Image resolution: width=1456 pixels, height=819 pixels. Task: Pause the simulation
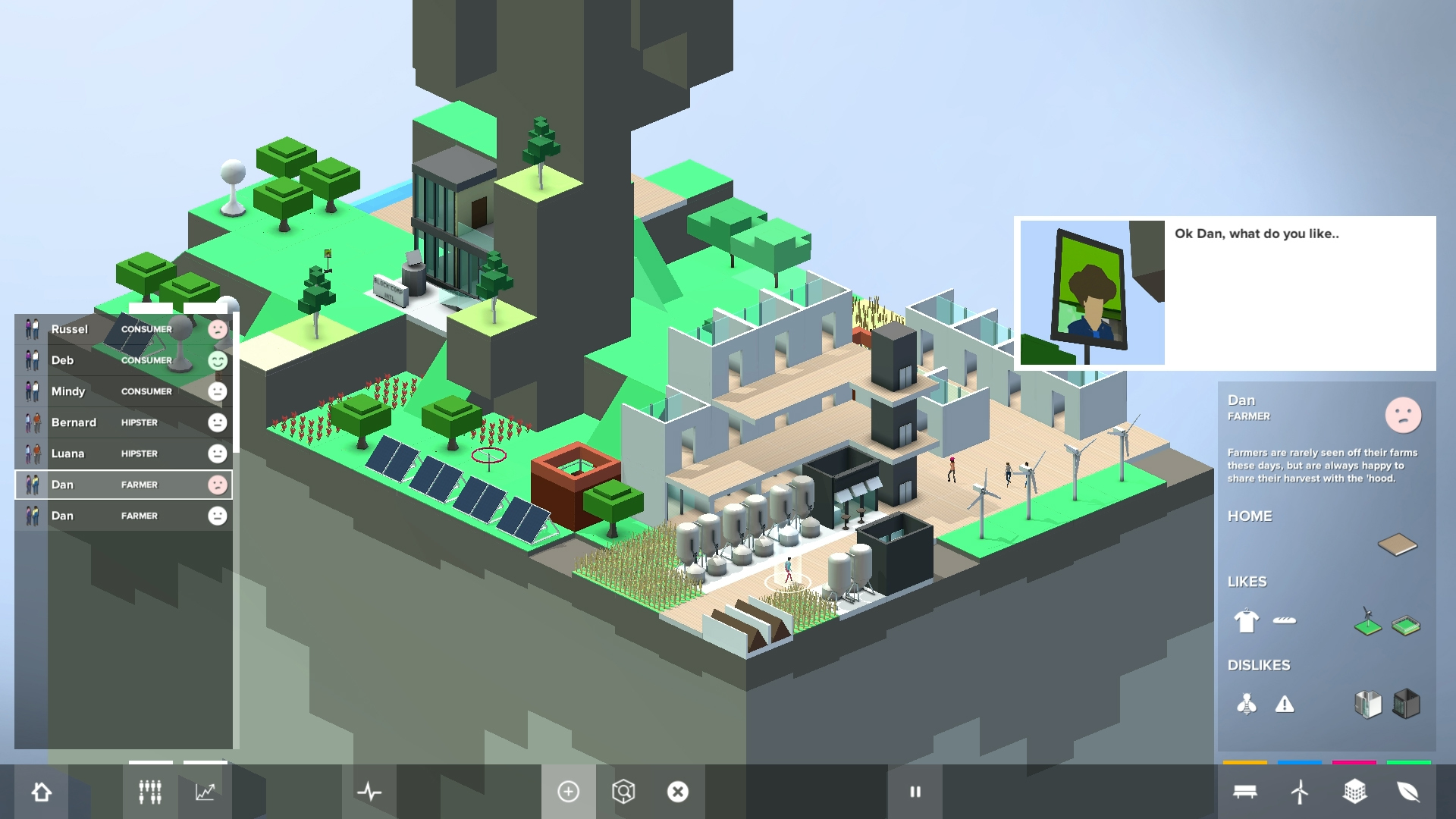point(915,791)
